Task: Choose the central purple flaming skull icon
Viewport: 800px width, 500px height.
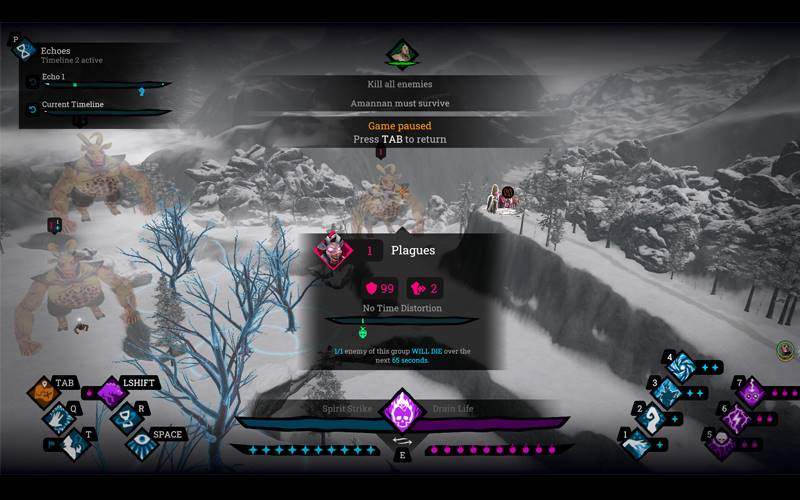Action: pyautogui.click(x=402, y=410)
